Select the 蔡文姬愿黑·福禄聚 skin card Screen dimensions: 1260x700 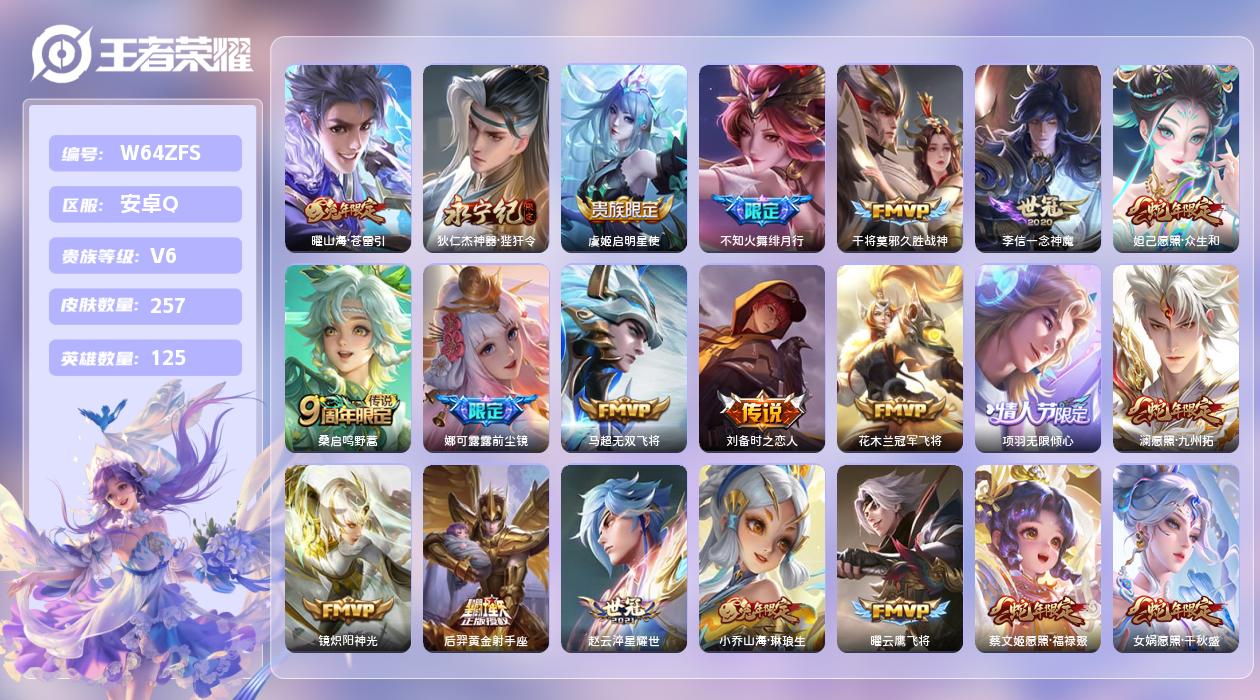coord(1038,558)
